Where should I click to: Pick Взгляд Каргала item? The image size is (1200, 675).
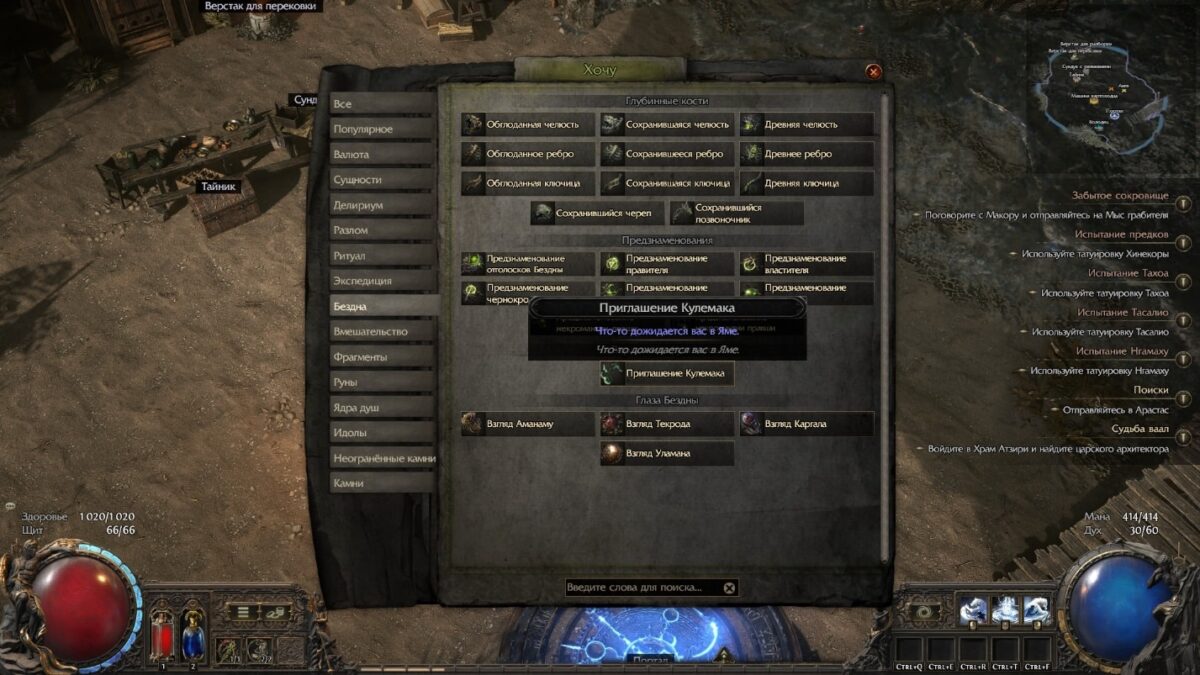(806, 424)
